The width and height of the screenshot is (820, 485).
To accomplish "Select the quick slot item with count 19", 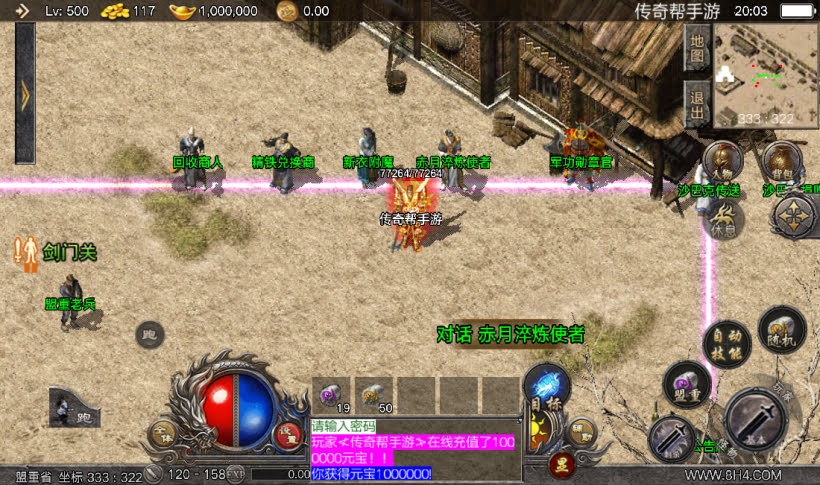I will click(329, 396).
